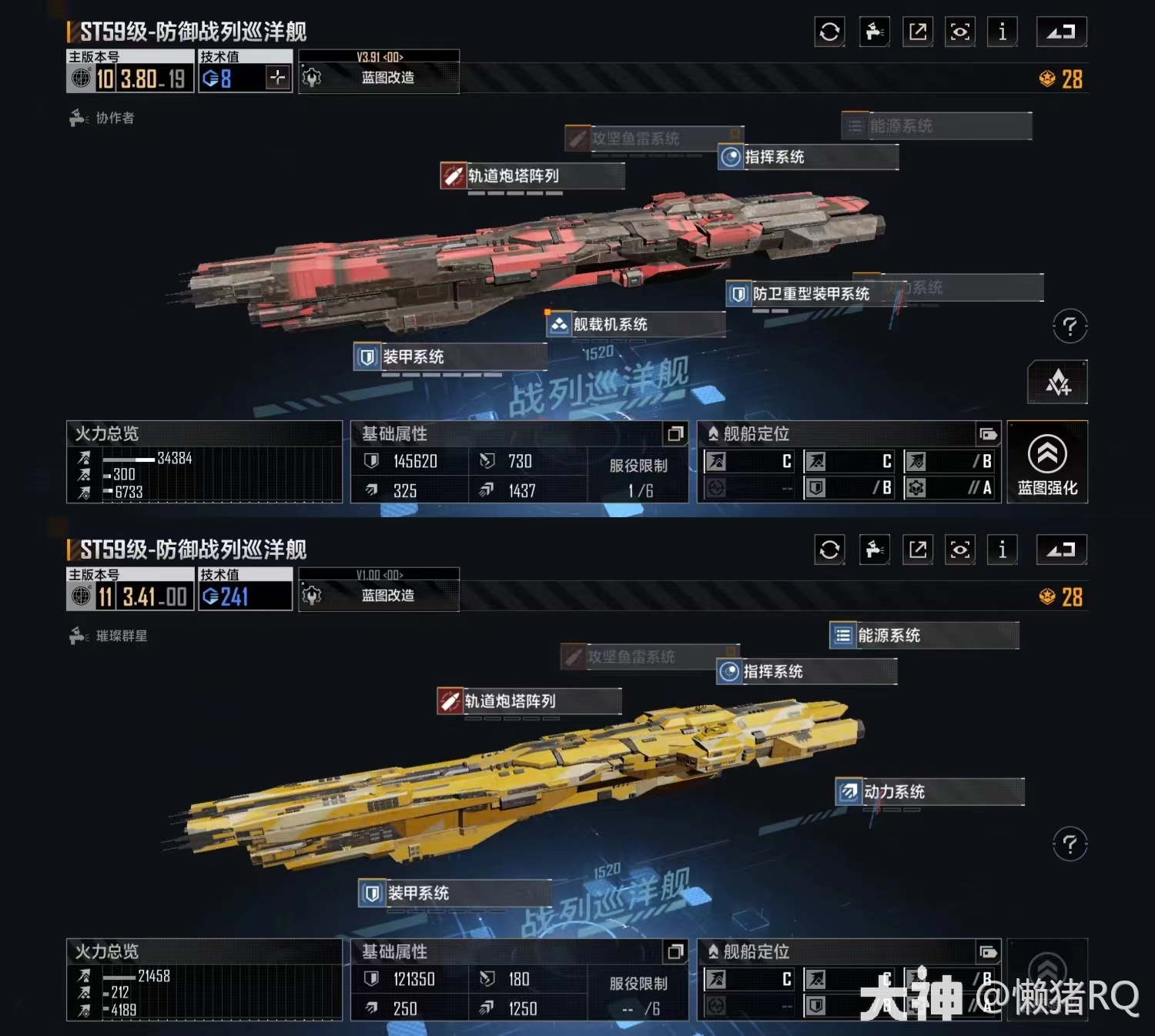Open the V3.91 blueprint version selector
Screen dimensions: 1155x1036
pyautogui.click(x=380, y=56)
